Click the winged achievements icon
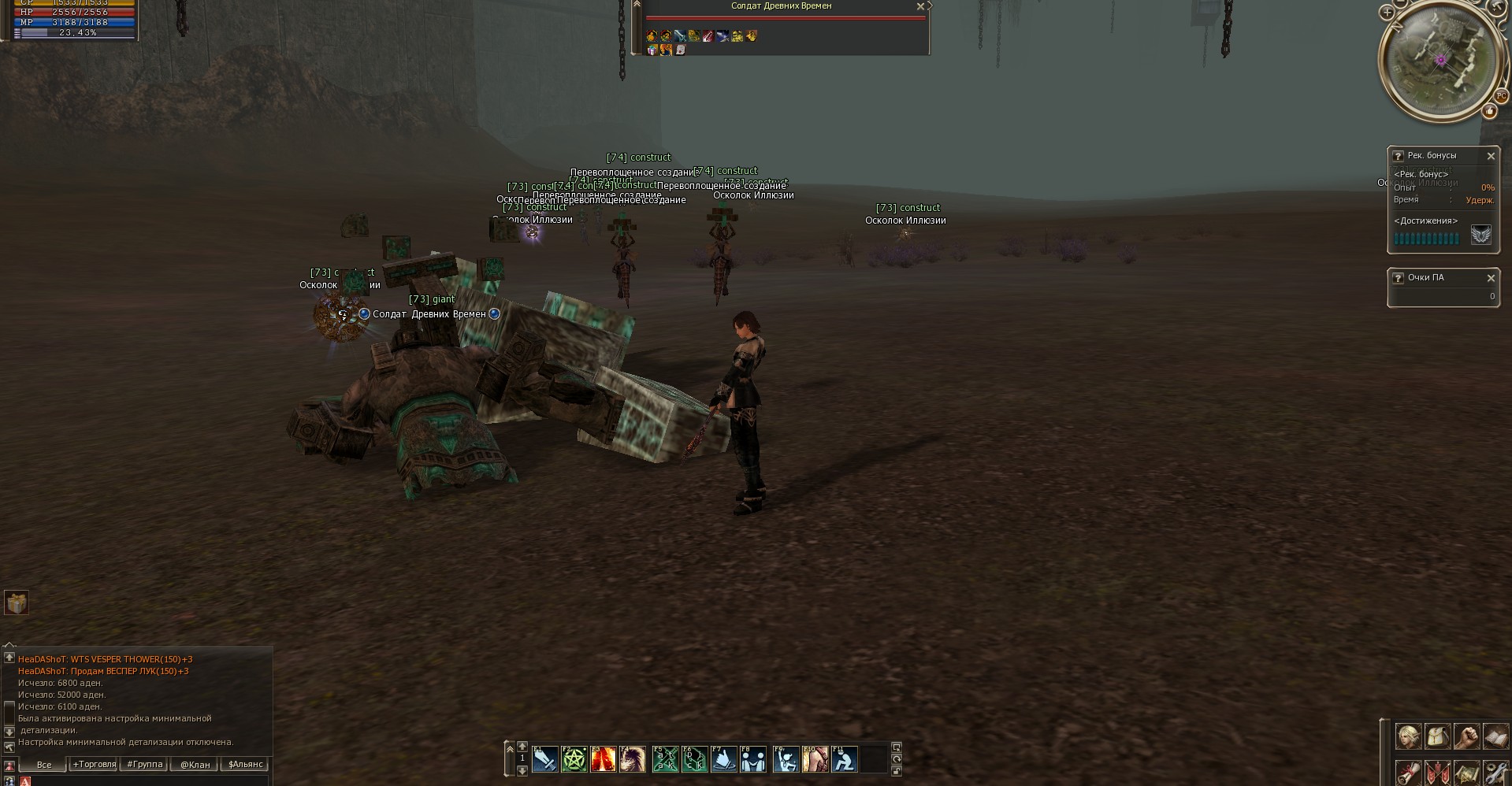Screen dimensions: 1512x786 pos(1480,235)
